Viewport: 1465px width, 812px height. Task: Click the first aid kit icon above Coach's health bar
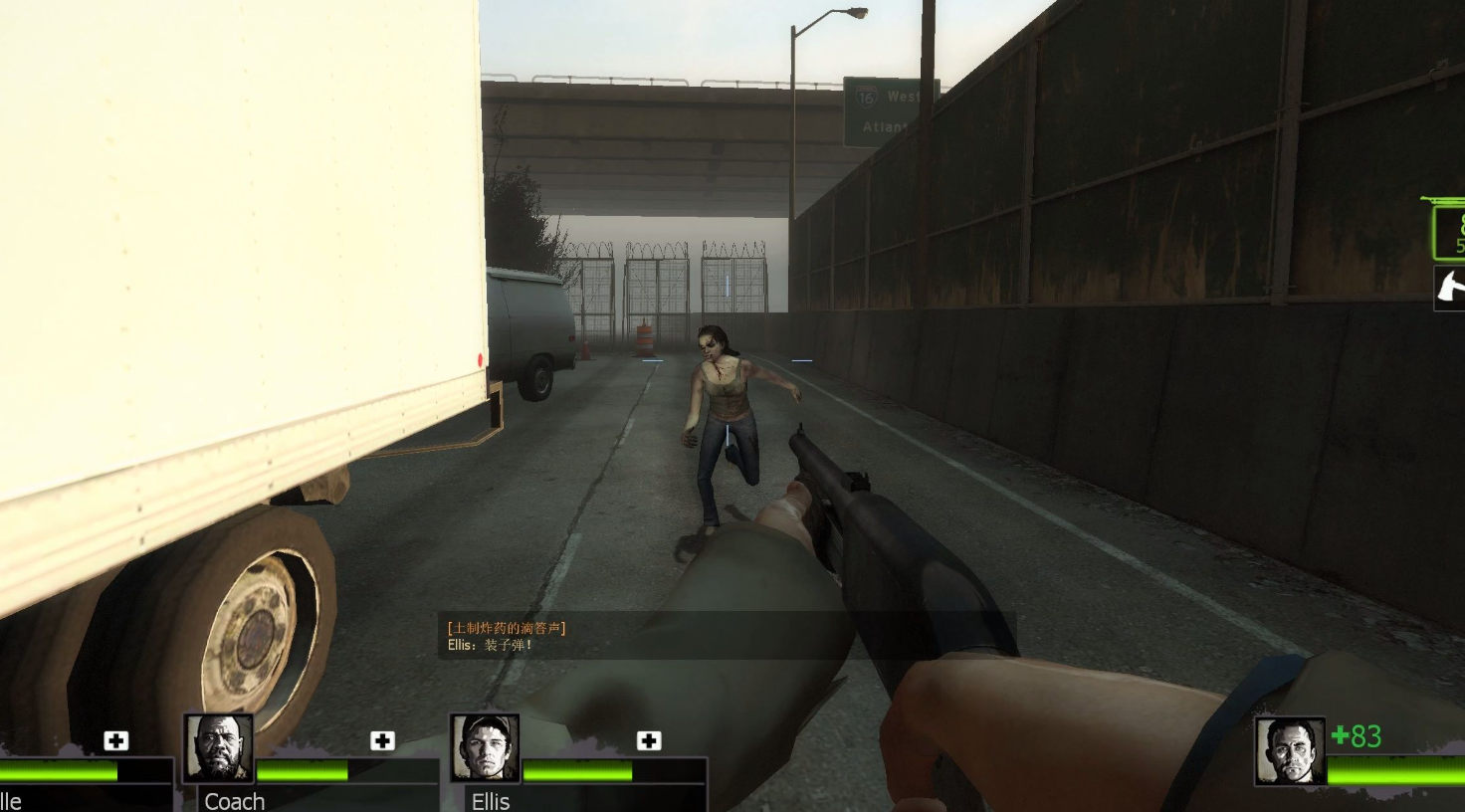click(x=382, y=740)
